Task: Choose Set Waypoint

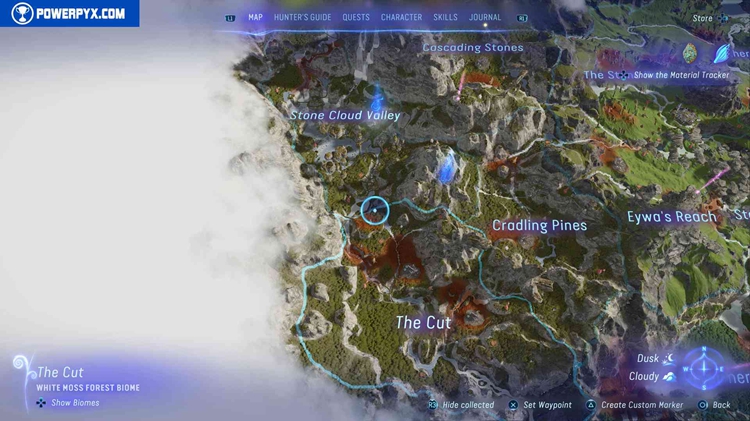Action: [x=547, y=405]
